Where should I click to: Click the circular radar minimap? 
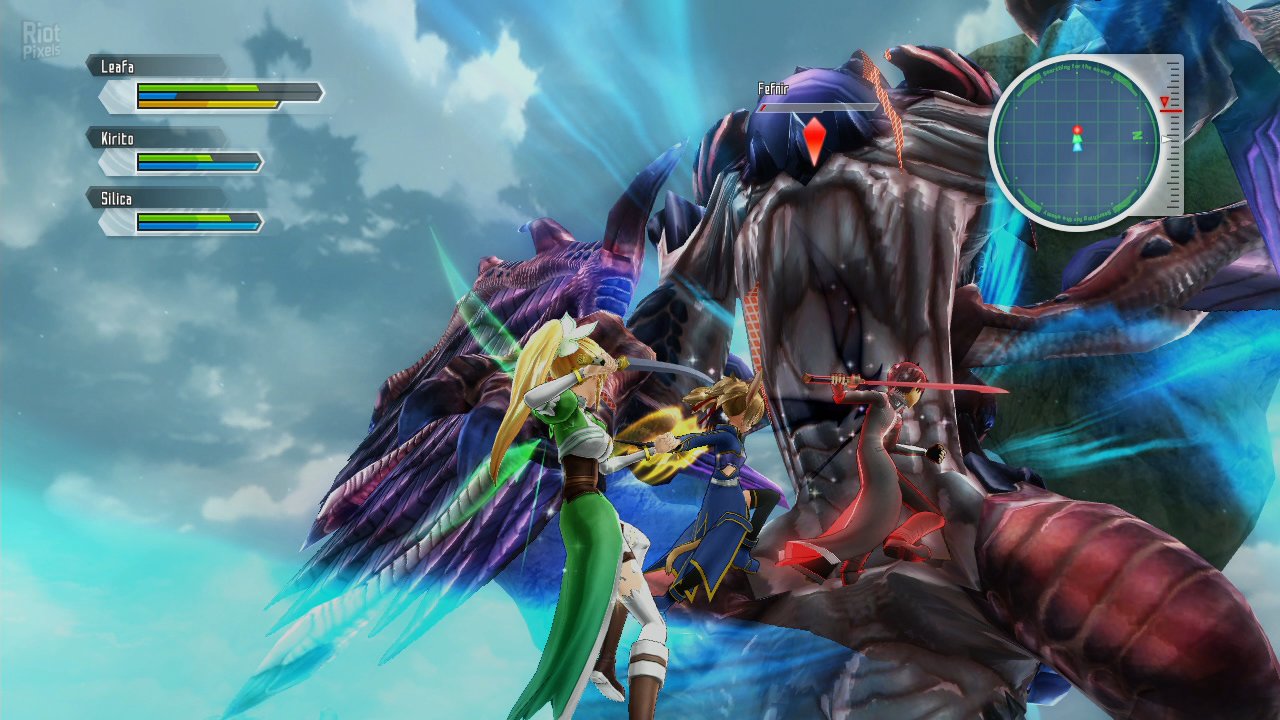click(1075, 138)
